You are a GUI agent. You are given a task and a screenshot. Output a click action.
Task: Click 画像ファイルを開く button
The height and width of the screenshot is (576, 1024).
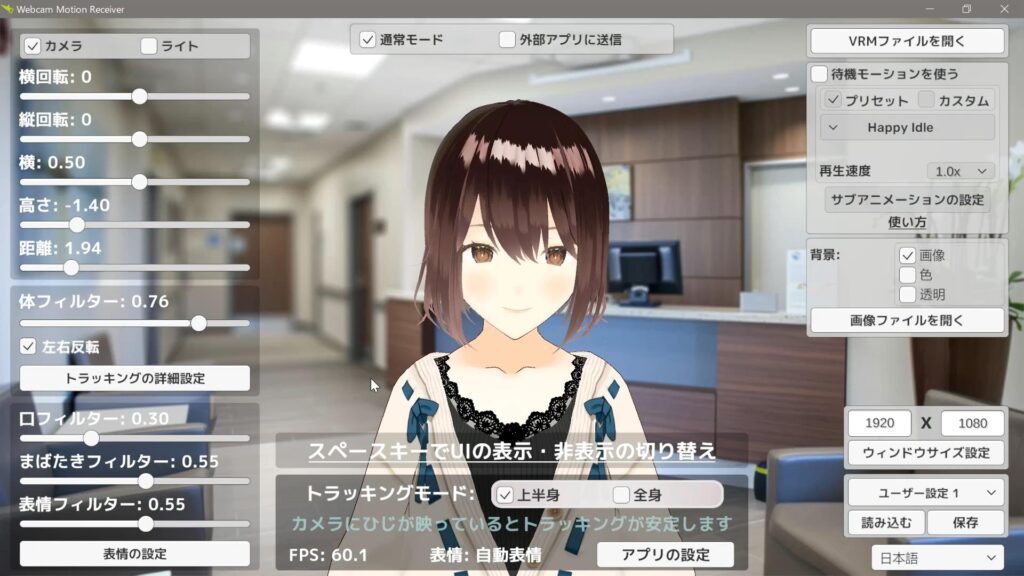point(907,320)
